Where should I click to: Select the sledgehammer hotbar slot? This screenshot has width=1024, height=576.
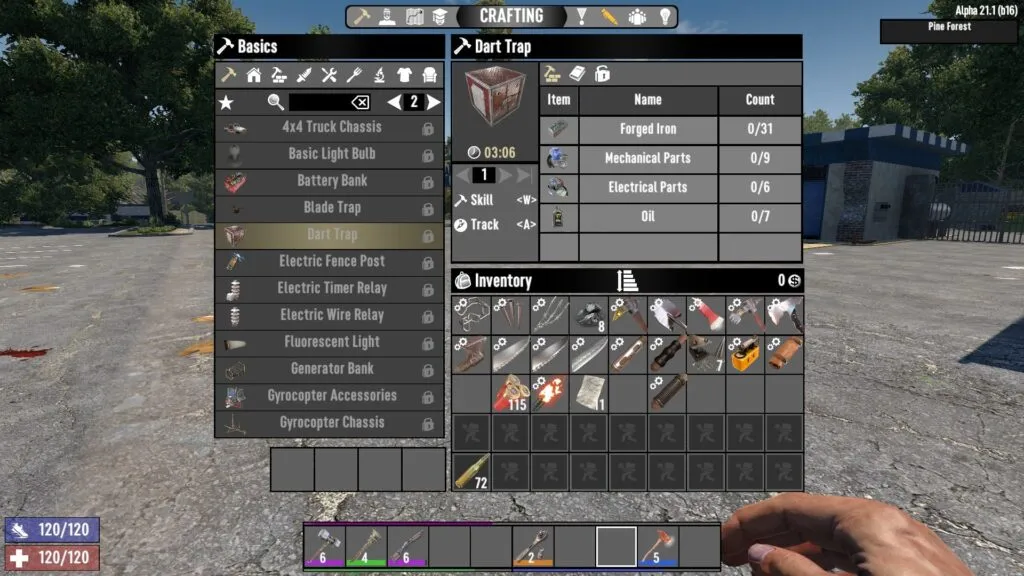pyautogui.click(x=324, y=546)
